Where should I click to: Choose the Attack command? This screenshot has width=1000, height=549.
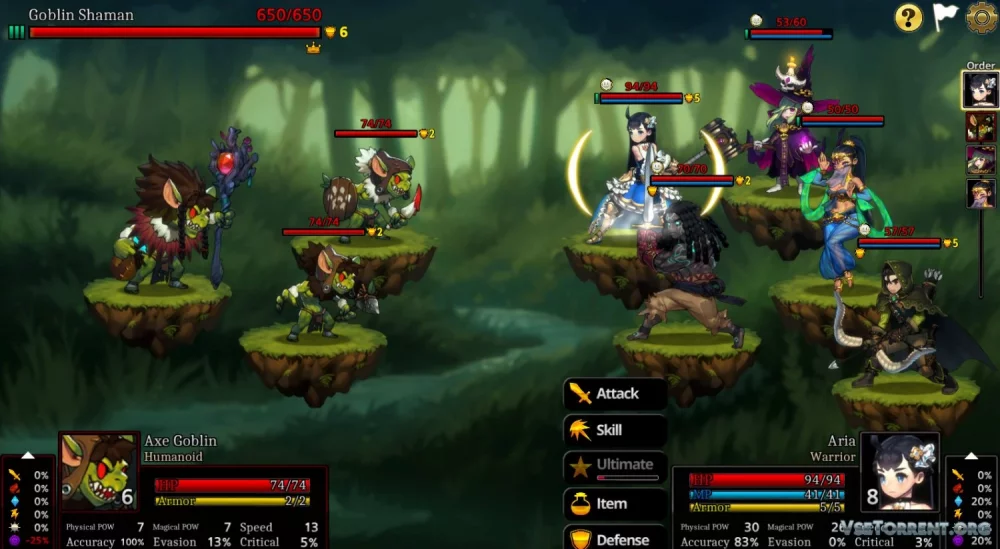coord(615,394)
